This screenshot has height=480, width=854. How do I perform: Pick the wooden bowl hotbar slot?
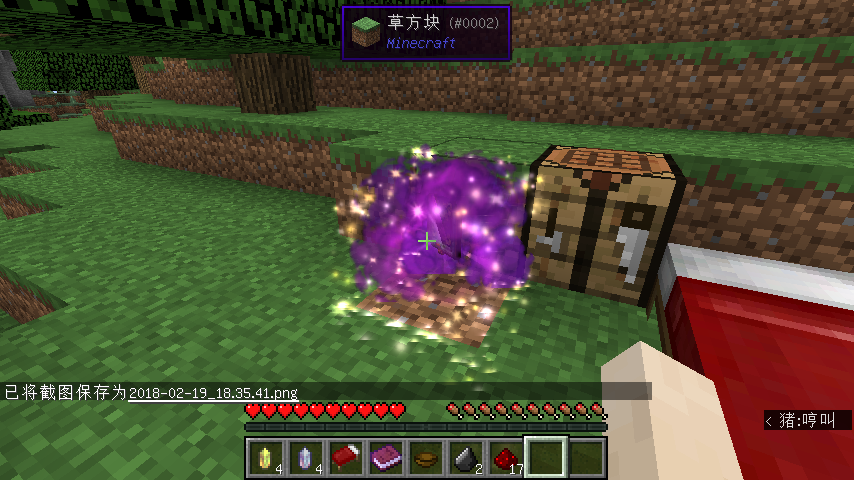(x=425, y=458)
